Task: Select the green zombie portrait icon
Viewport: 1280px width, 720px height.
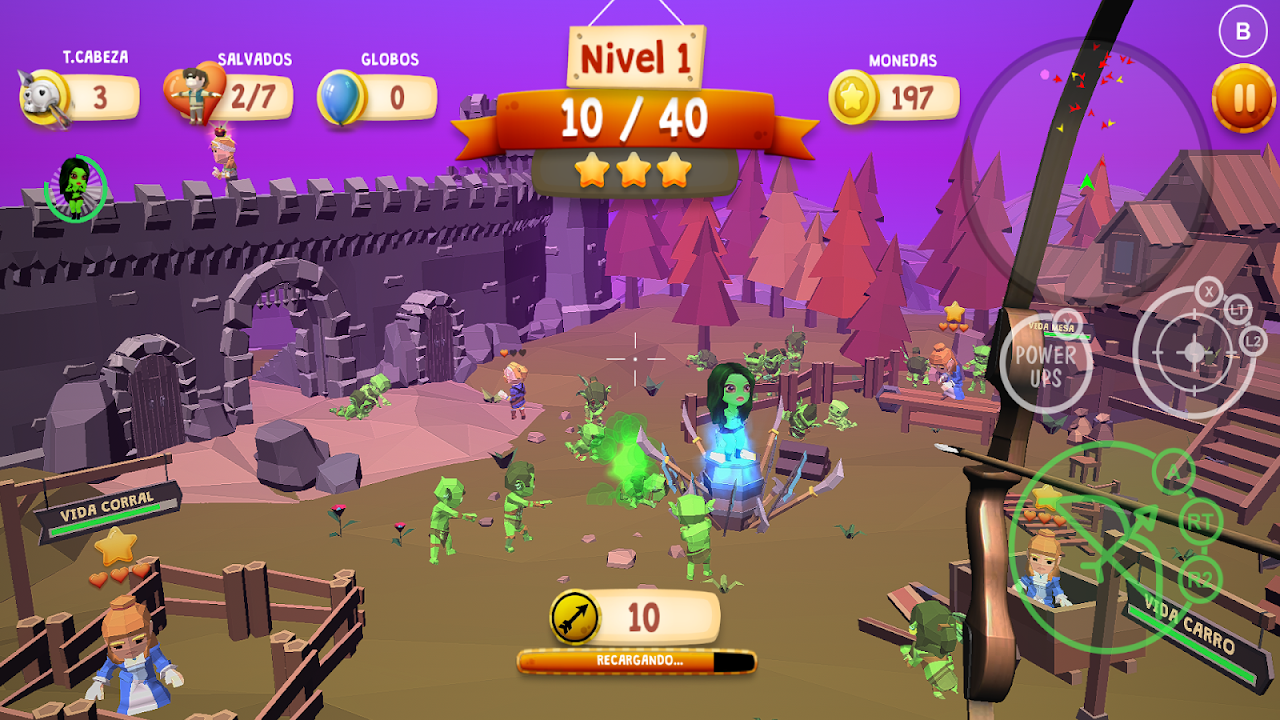Action: [76, 187]
